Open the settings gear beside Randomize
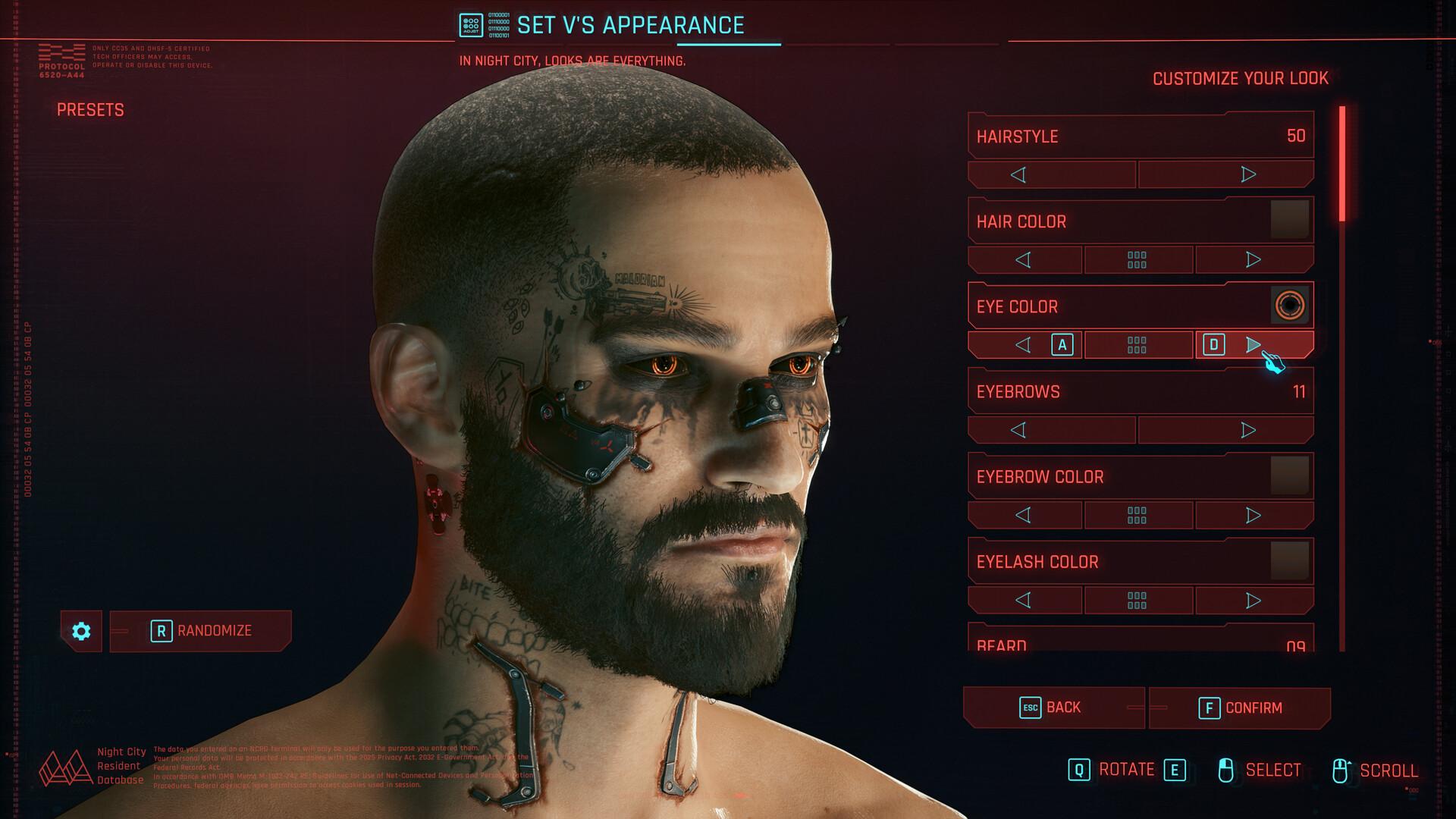This screenshot has width=1456, height=819. pyautogui.click(x=81, y=631)
